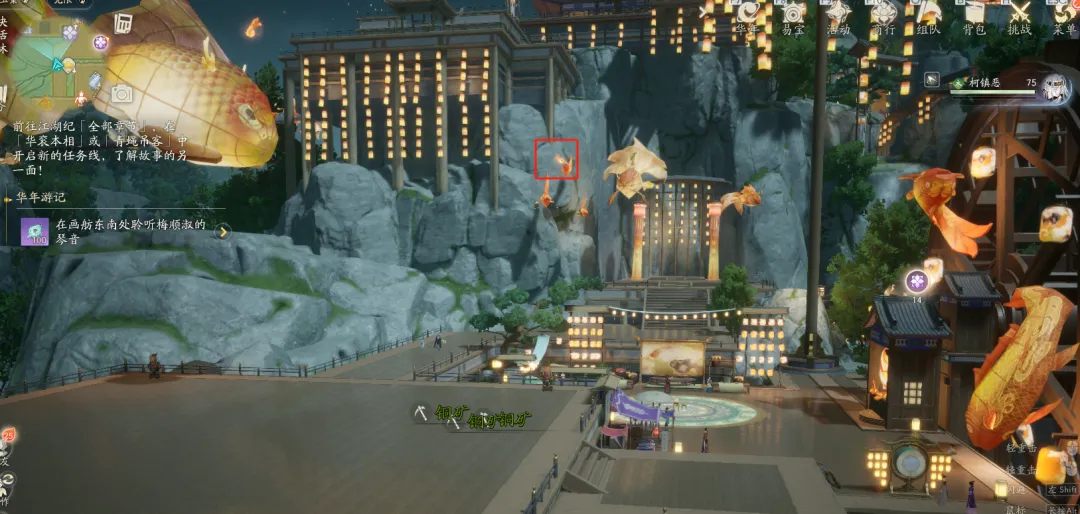Open the 前行 progress icon
The height and width of the screenshot is (514, 1080).
[883, 14]
